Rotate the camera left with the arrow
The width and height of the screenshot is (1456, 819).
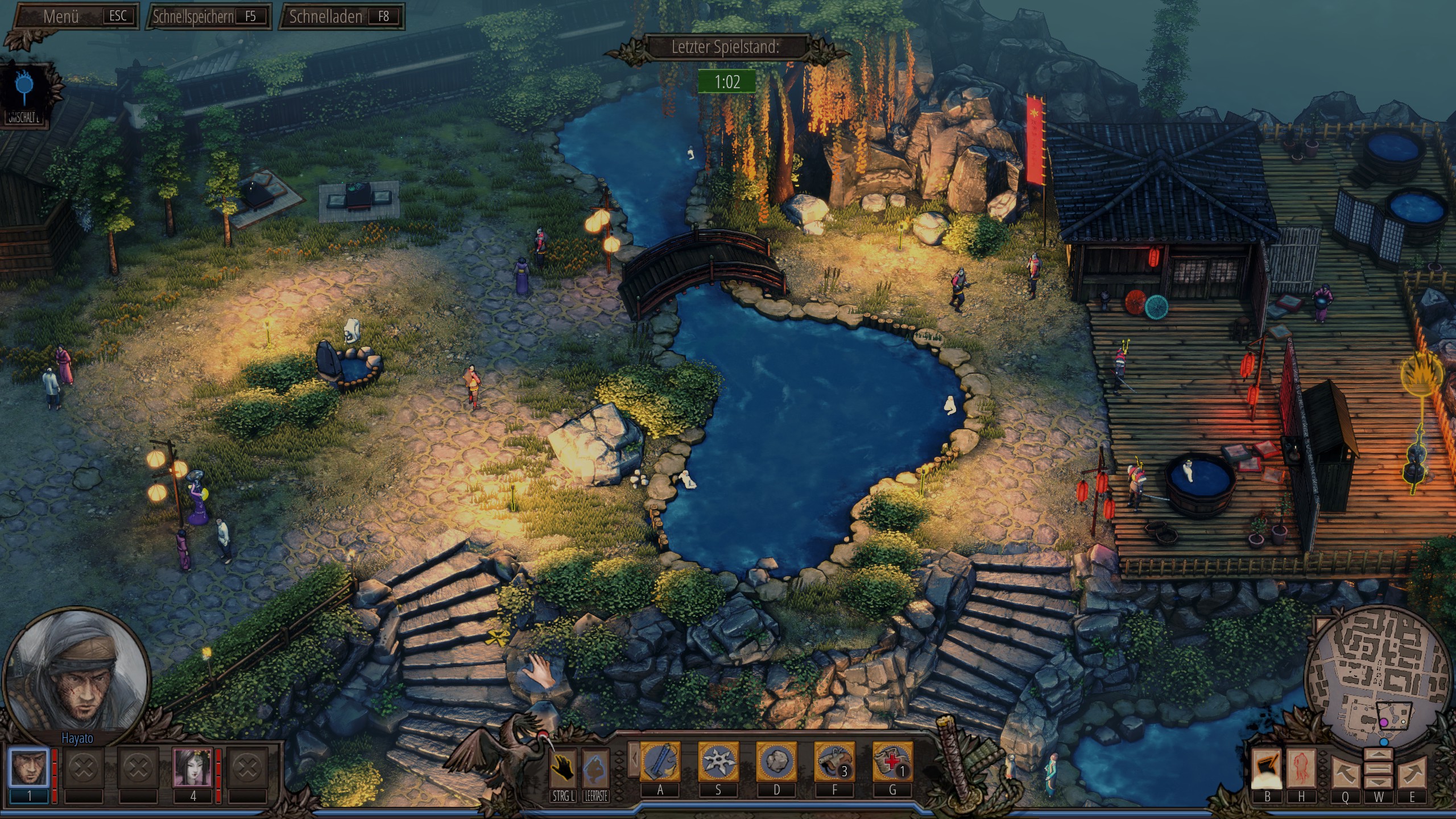point(1345,772)
